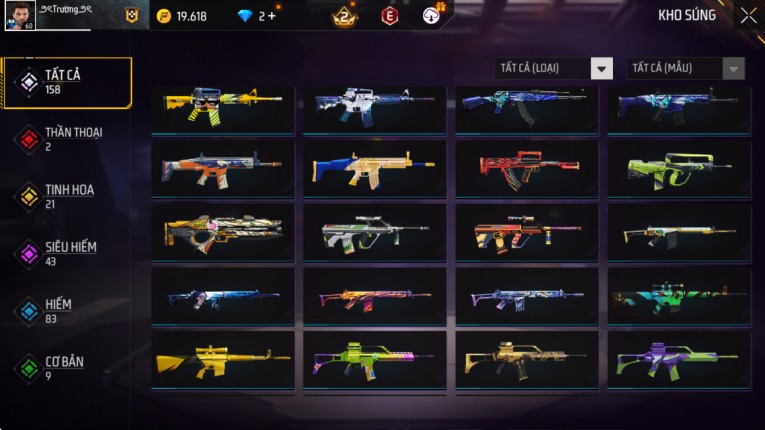
Task: Close the Kho Súng screen
Action: (748, 15)
